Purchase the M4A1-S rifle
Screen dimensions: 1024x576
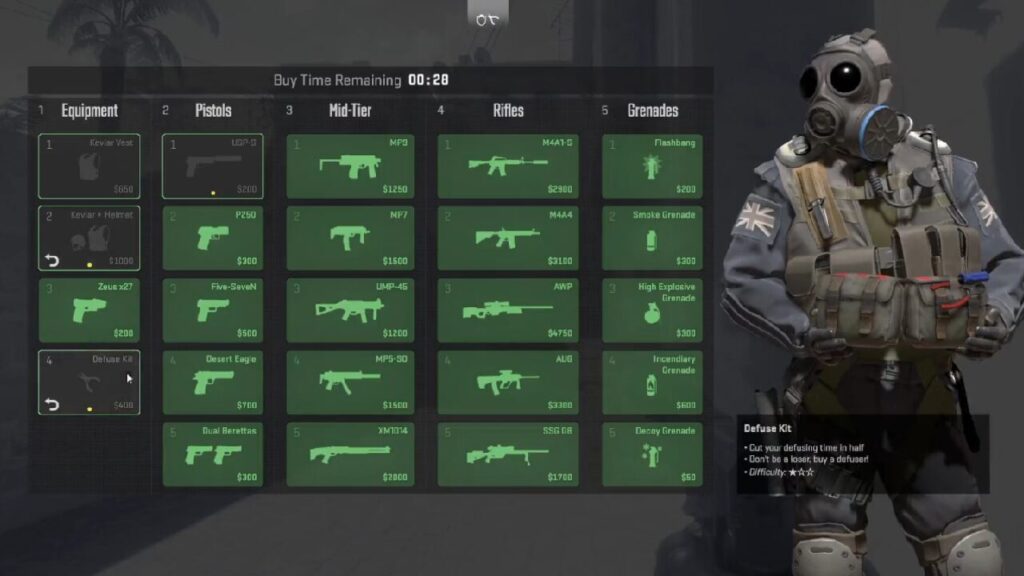pyautogui.click(x=509, y=166)
